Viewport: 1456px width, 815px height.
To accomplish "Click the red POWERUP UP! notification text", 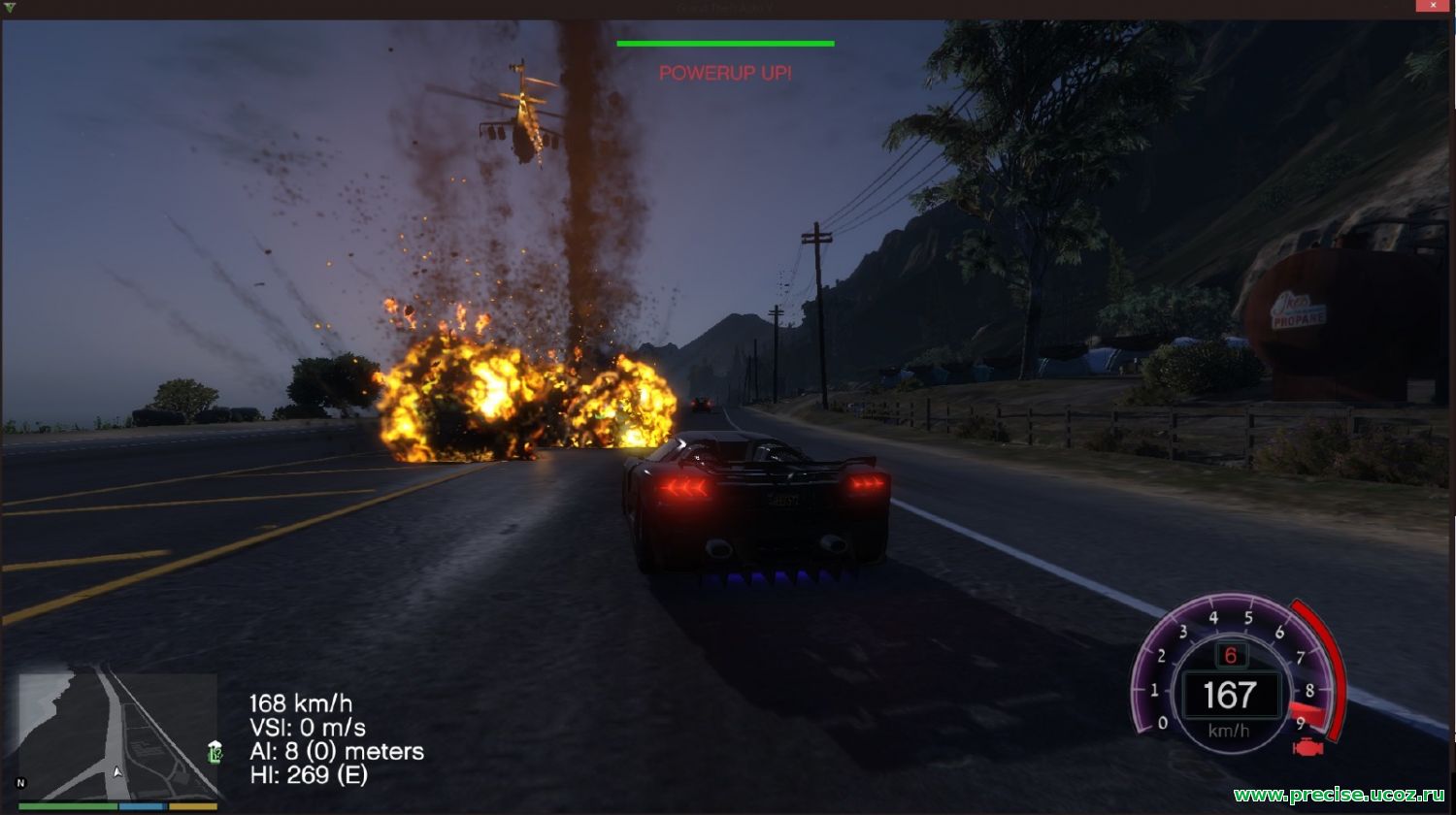I will (x=724, y=73).
